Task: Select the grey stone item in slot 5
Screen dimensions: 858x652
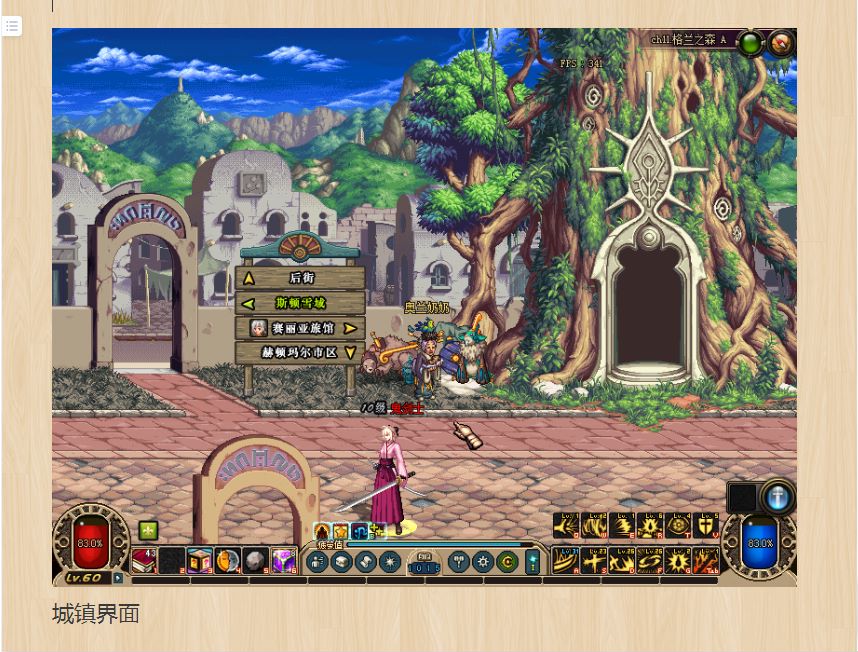Action: (x=255, y=560)
